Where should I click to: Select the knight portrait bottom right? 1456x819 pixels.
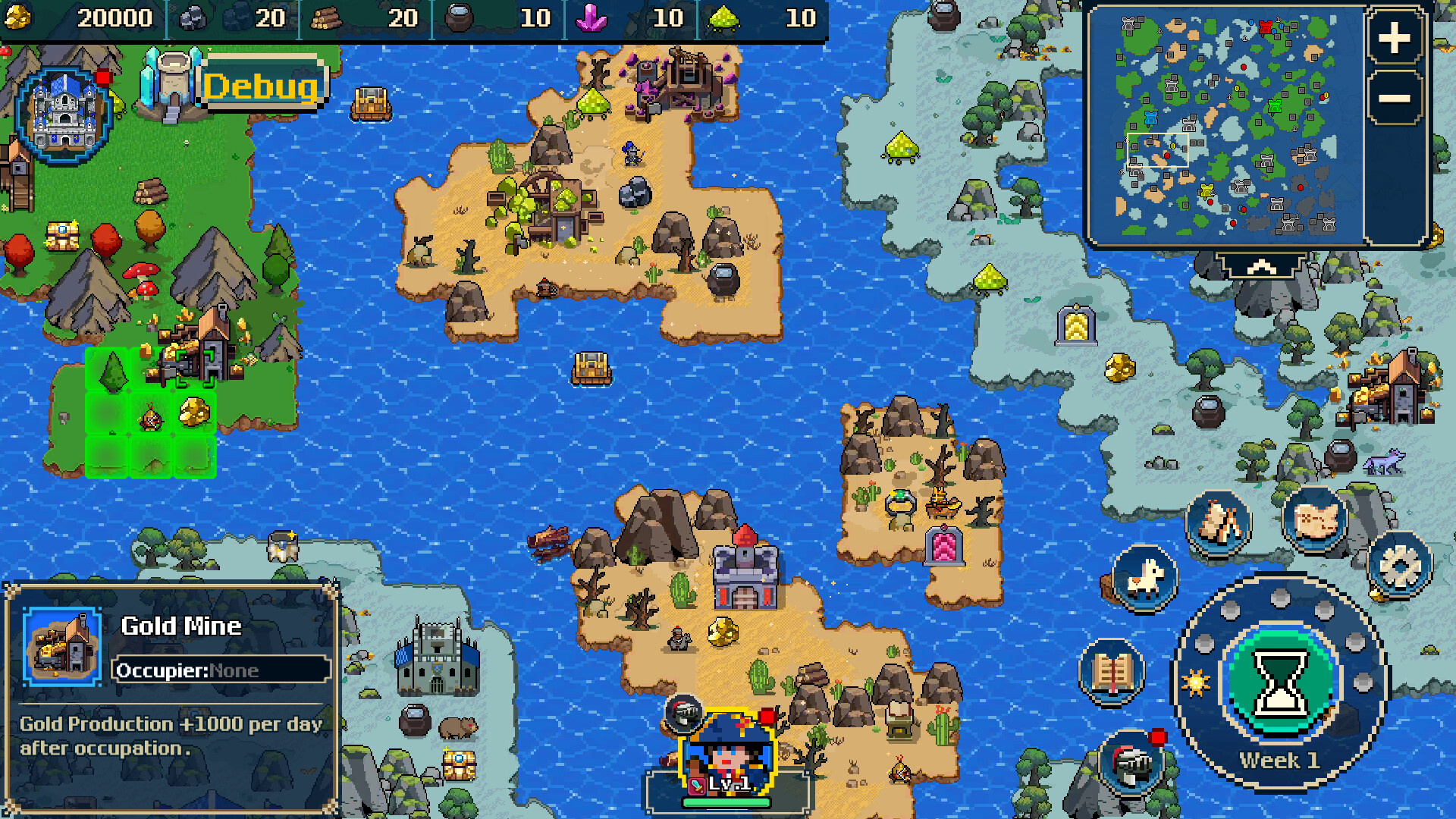[x=1132, y=761]
